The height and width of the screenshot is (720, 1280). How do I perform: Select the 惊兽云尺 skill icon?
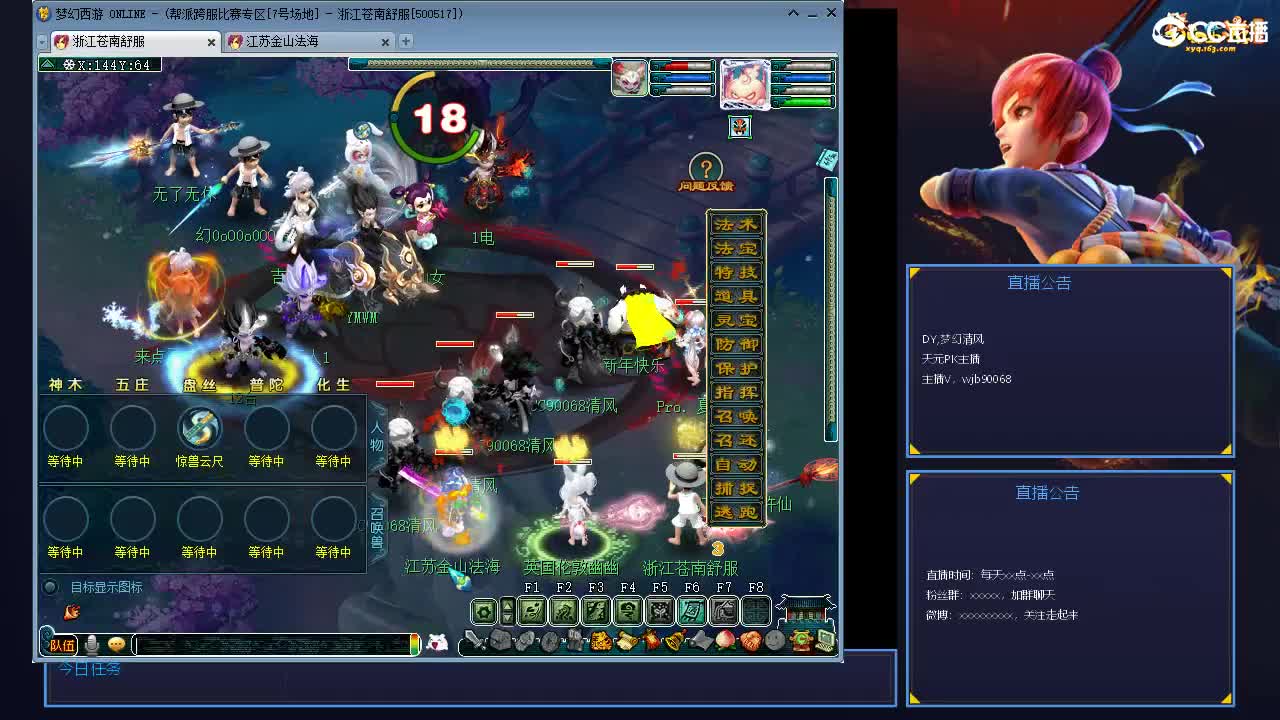[199, 428]
